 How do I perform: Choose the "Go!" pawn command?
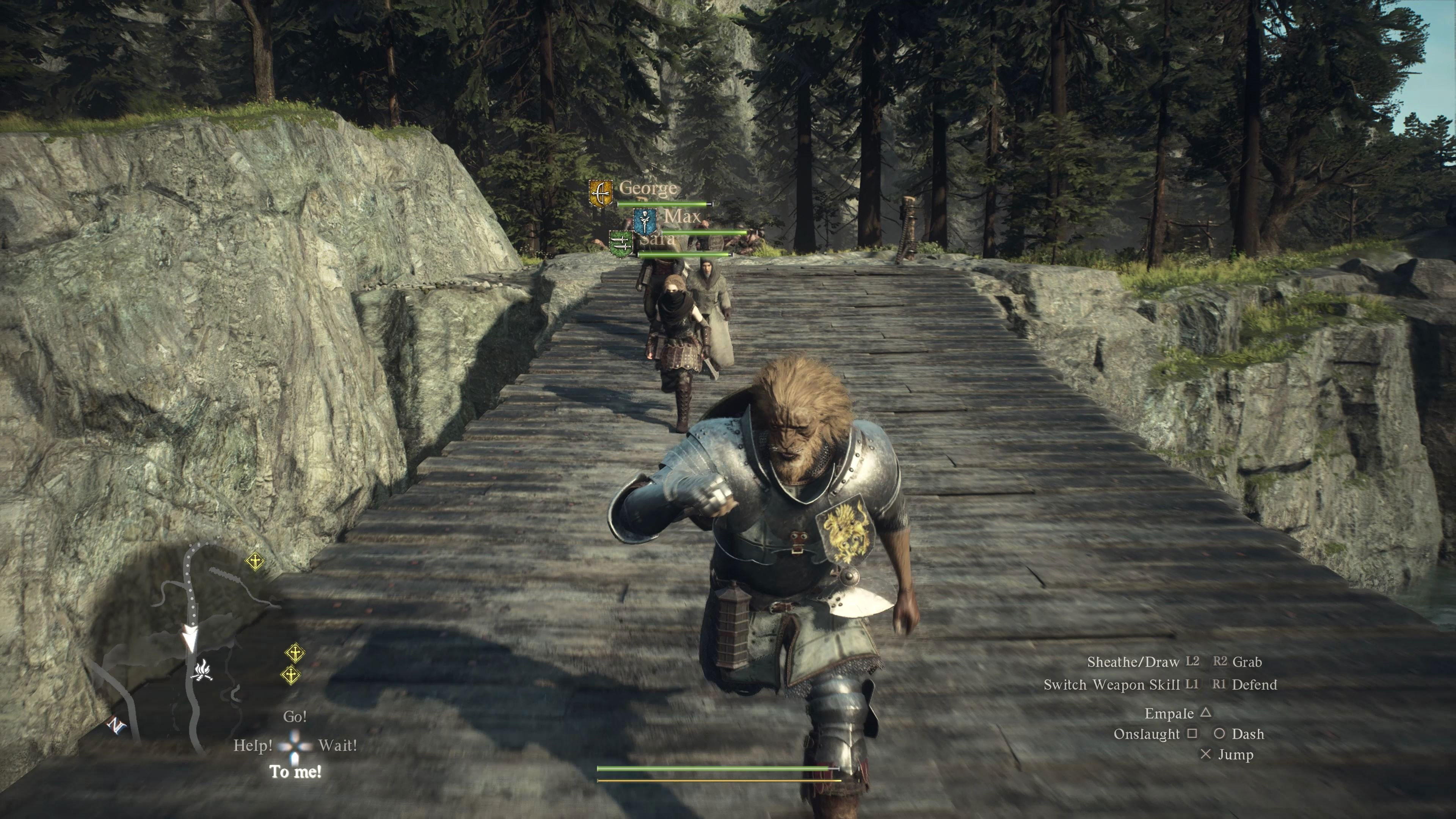point(295,717)
